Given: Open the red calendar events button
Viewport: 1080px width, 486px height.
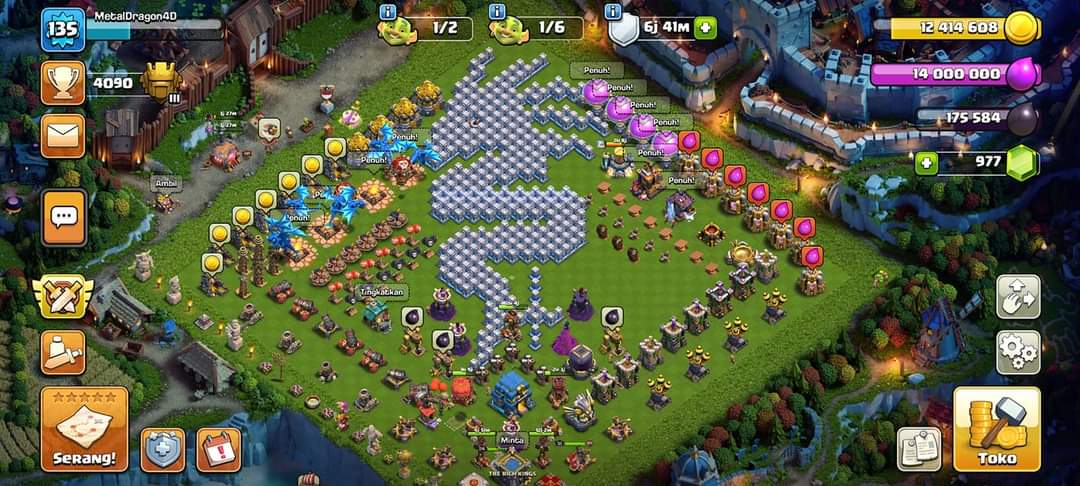Looking at the screenshot, I should tap(218, 449).
